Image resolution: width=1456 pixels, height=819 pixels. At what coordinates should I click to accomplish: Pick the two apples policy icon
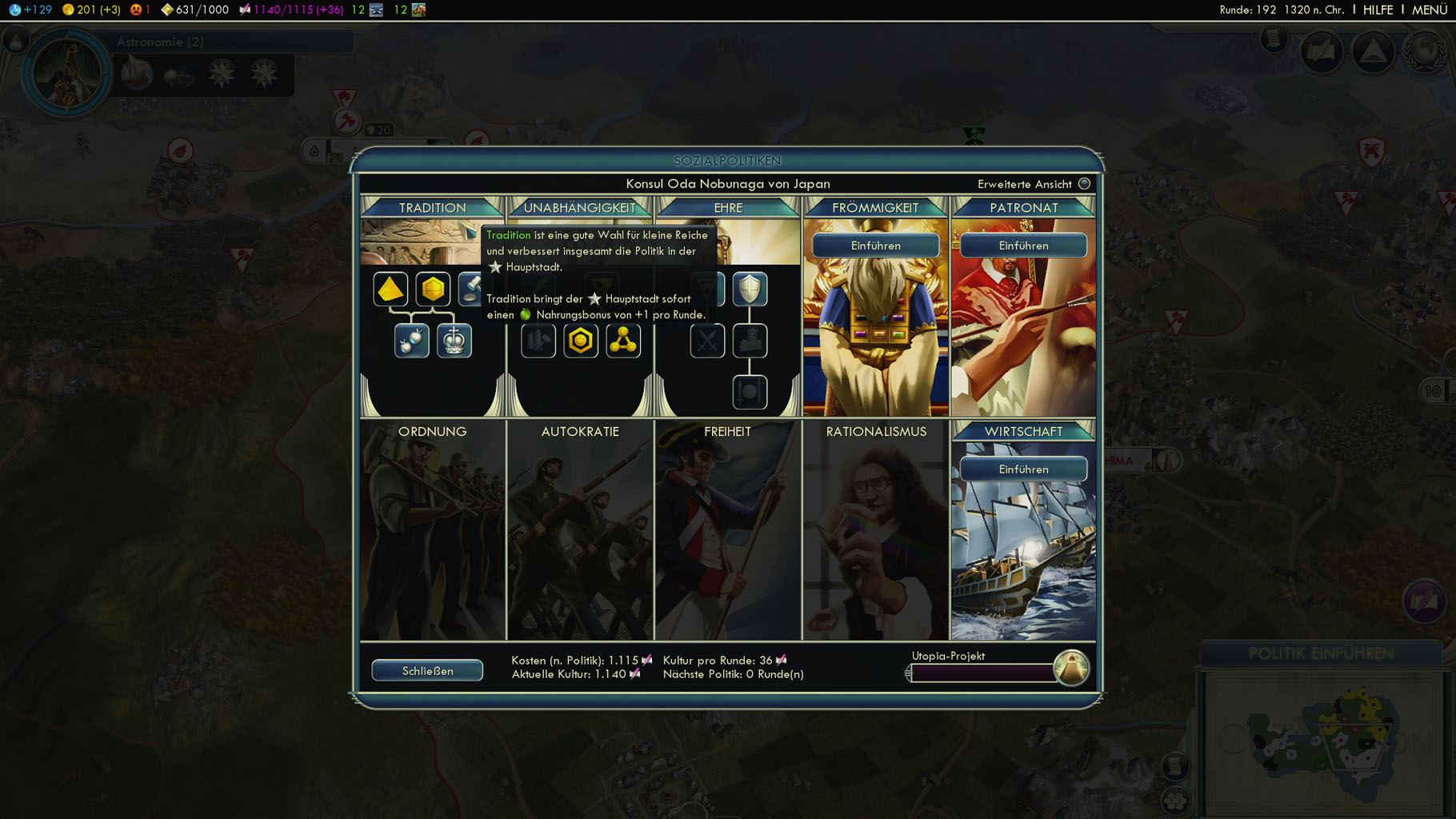click(x=411, y=341)
